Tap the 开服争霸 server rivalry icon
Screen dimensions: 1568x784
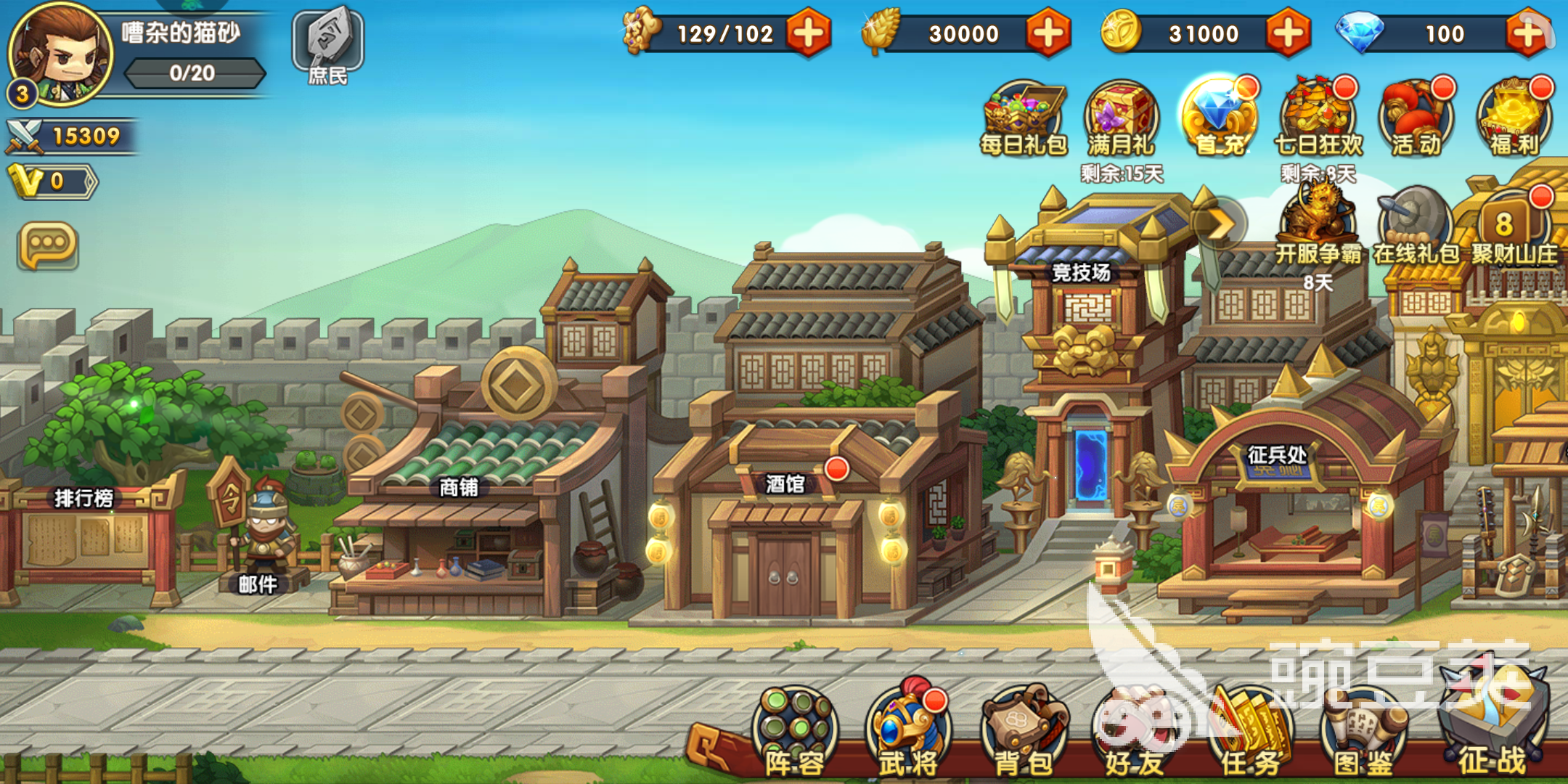click(1318, 218)
